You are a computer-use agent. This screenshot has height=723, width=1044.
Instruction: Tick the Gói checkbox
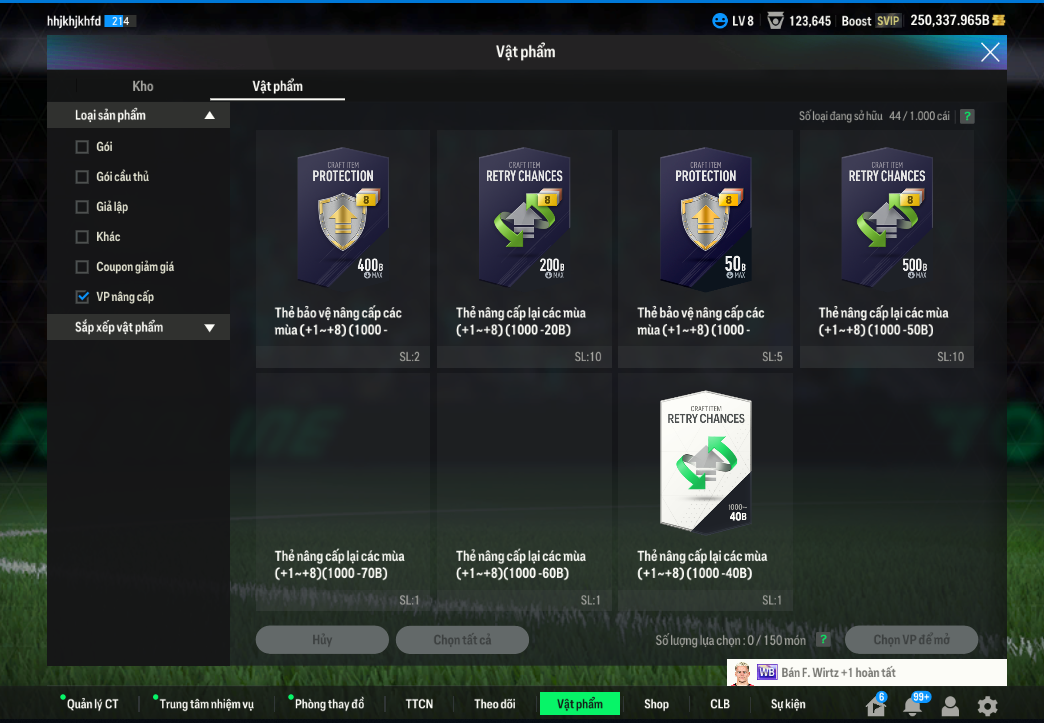pyautogui.click(x=82, y=147)
